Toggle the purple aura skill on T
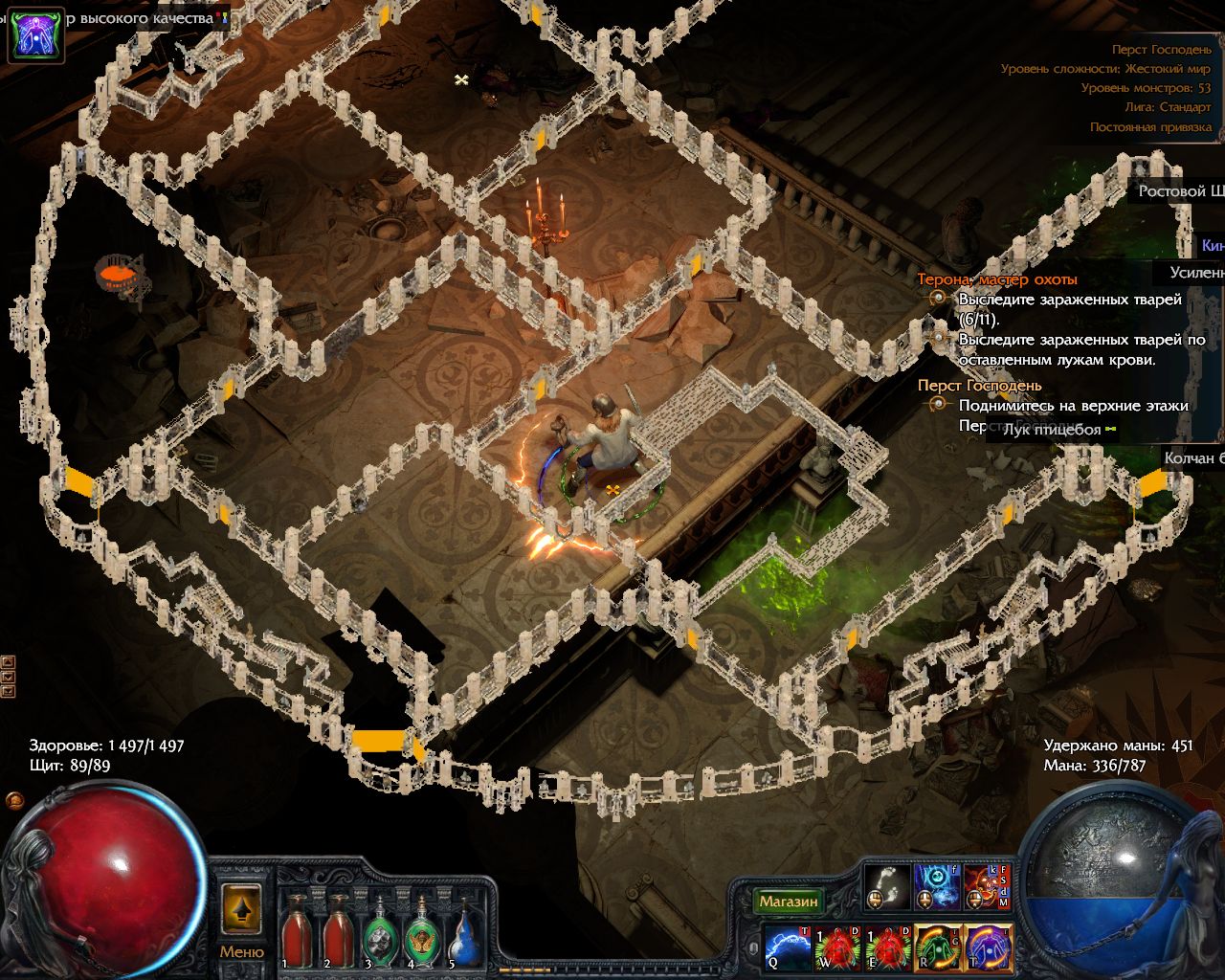The height and width of the screenshot is (980, 1225). (x=988, y=947)
